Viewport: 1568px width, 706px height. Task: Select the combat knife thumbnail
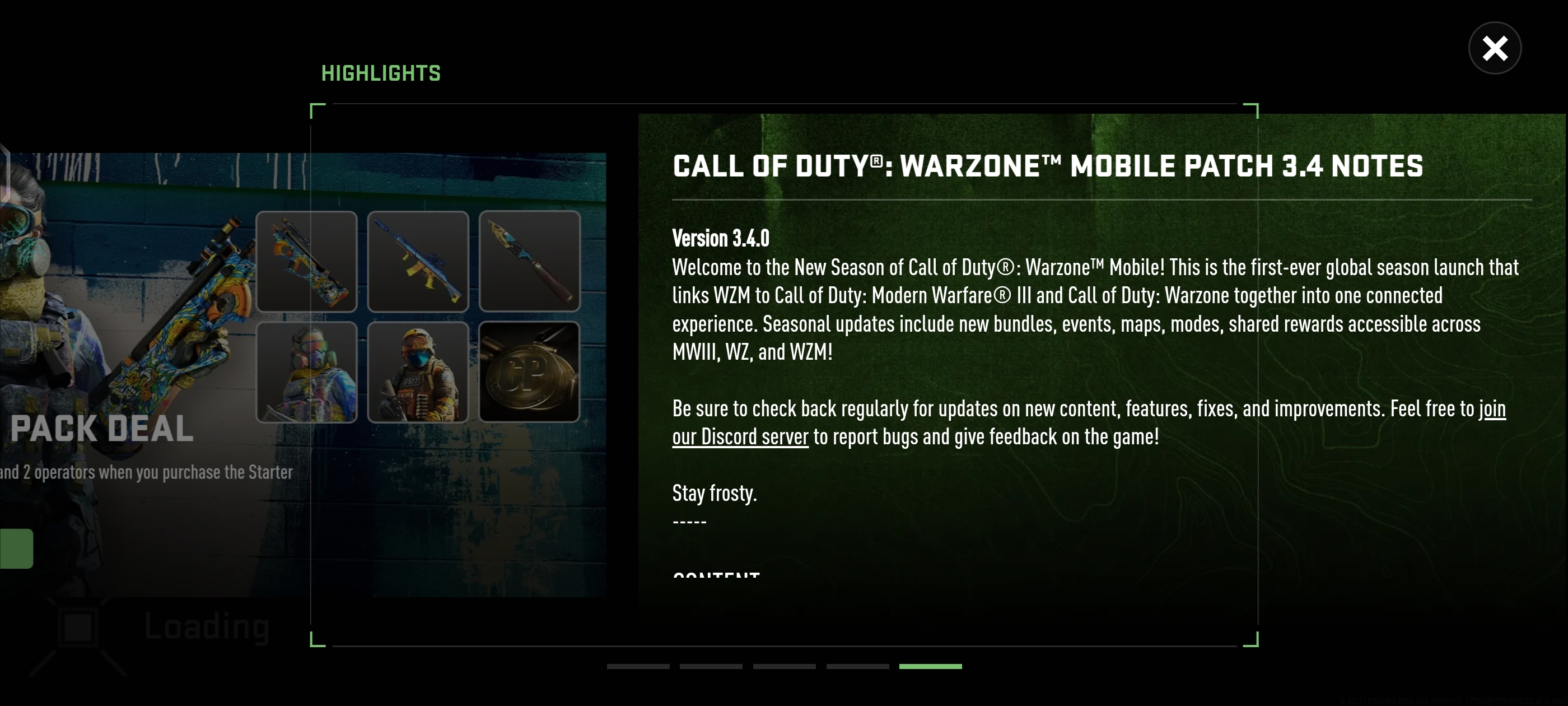[x=529, y=261]
